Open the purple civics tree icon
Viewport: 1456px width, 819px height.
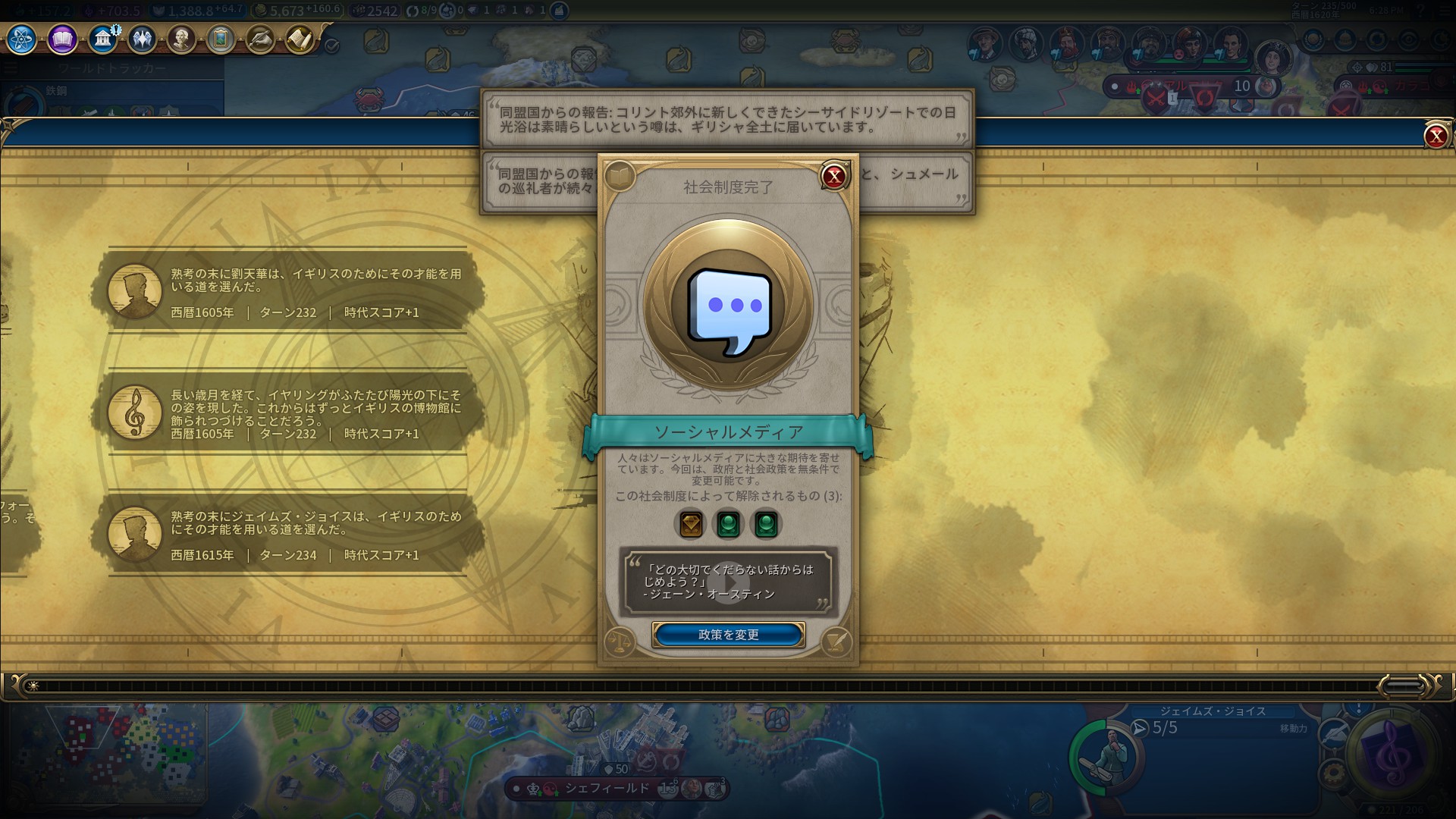[x=62, y=39]
